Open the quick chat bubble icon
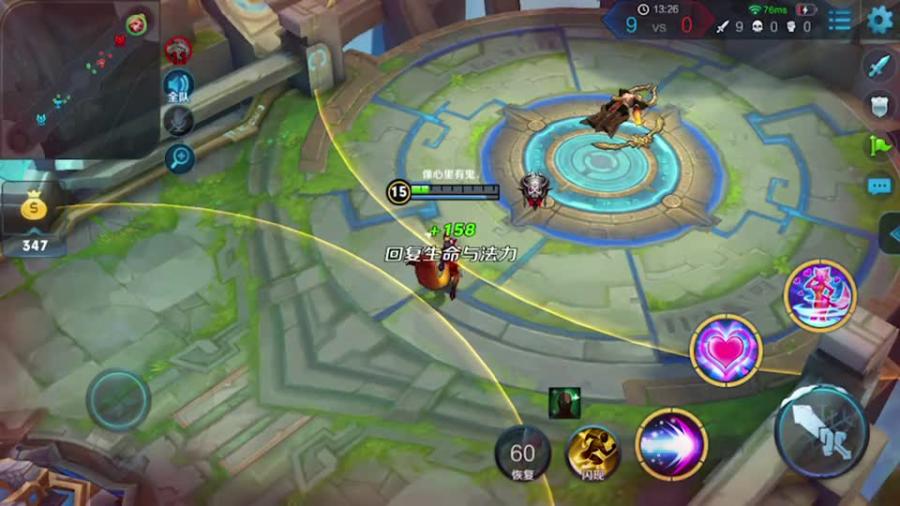900x506 pixels. coord(879,186)
